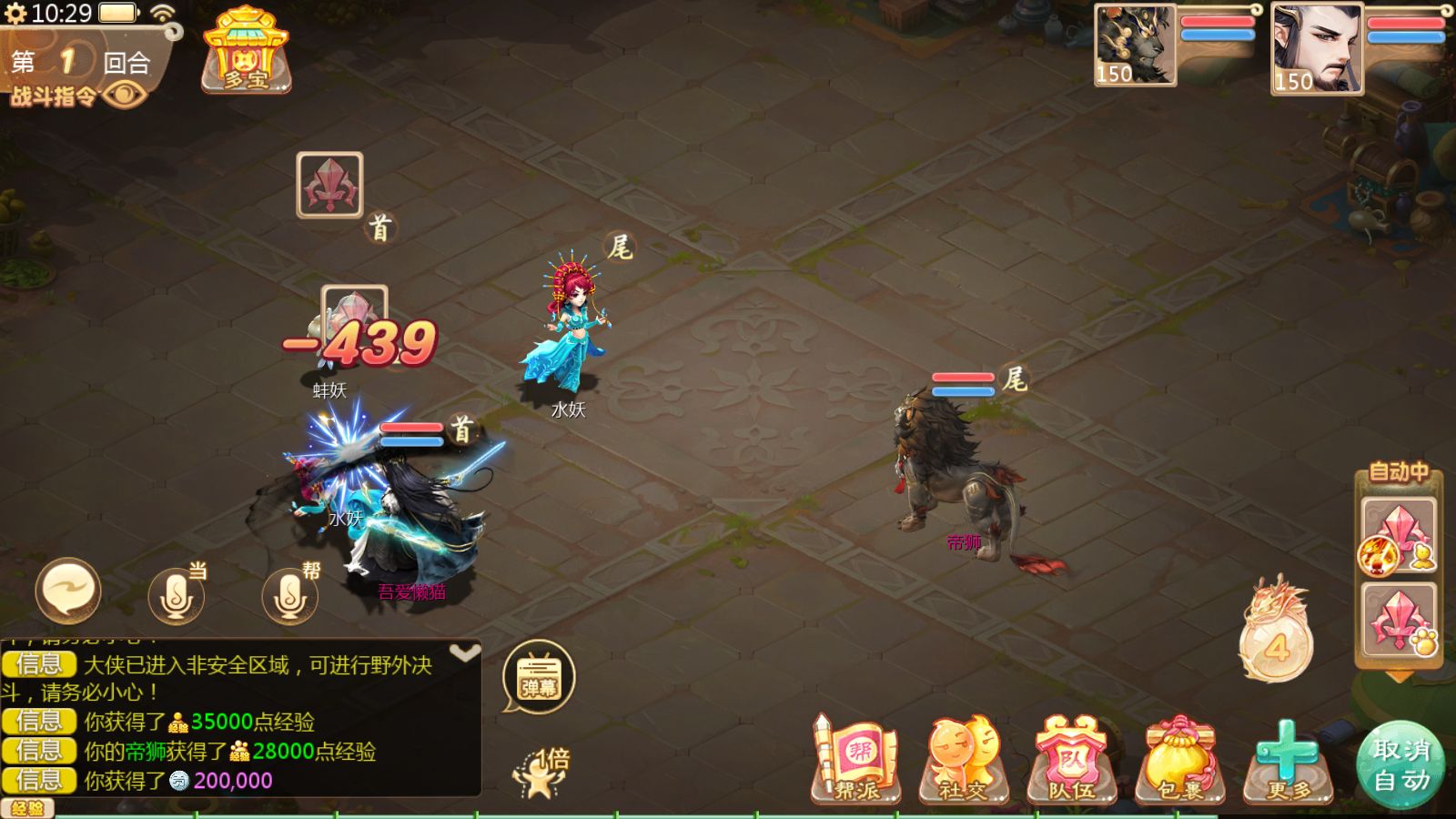Image resolution: width=1456 pixels, height=819 pixels.
Task: Open the 帮派 guild menu
Action: pyautogui.click(x=856, y=763)
